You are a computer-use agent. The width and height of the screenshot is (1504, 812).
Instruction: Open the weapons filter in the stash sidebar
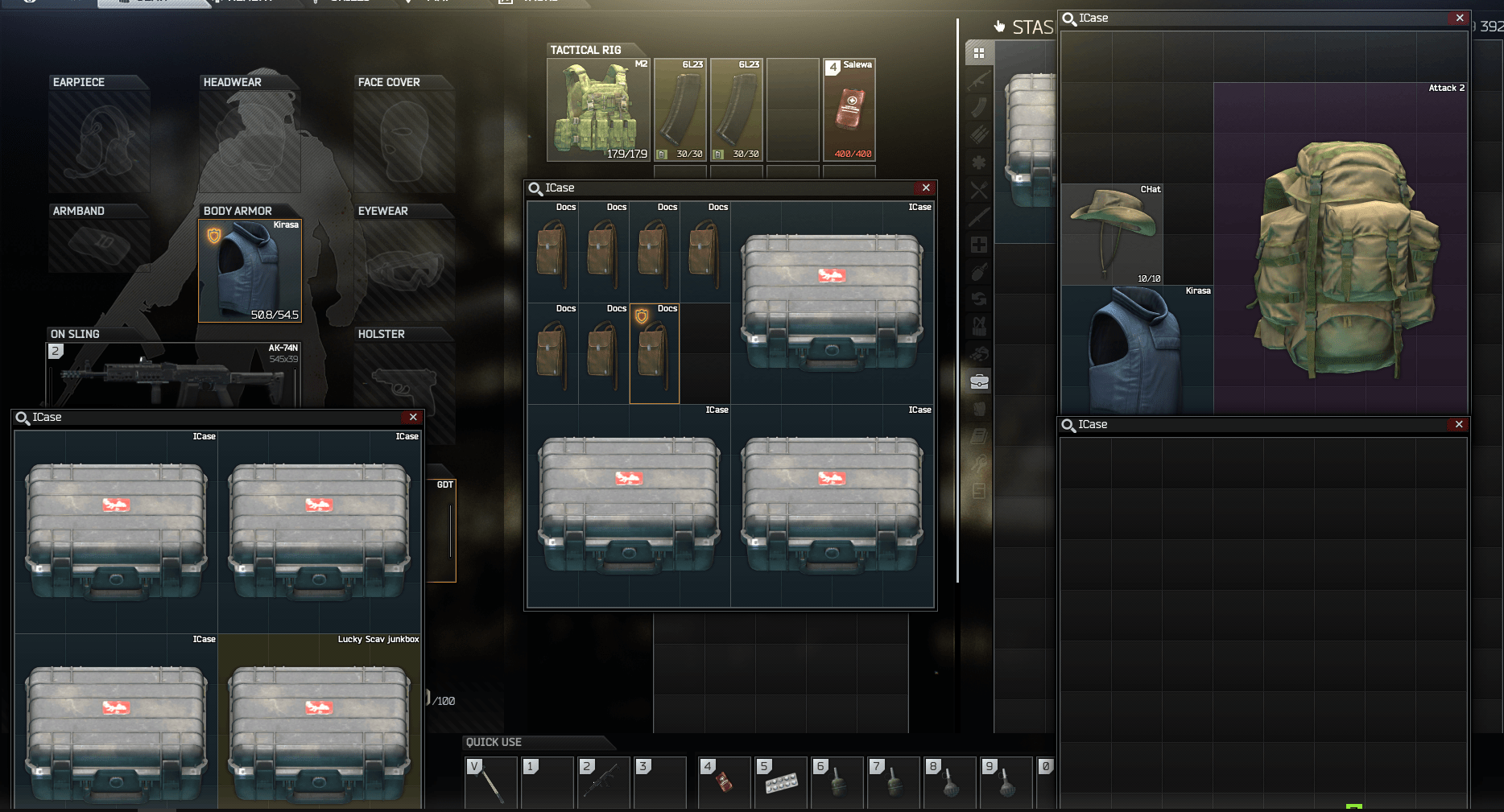[x=979, y=80]
